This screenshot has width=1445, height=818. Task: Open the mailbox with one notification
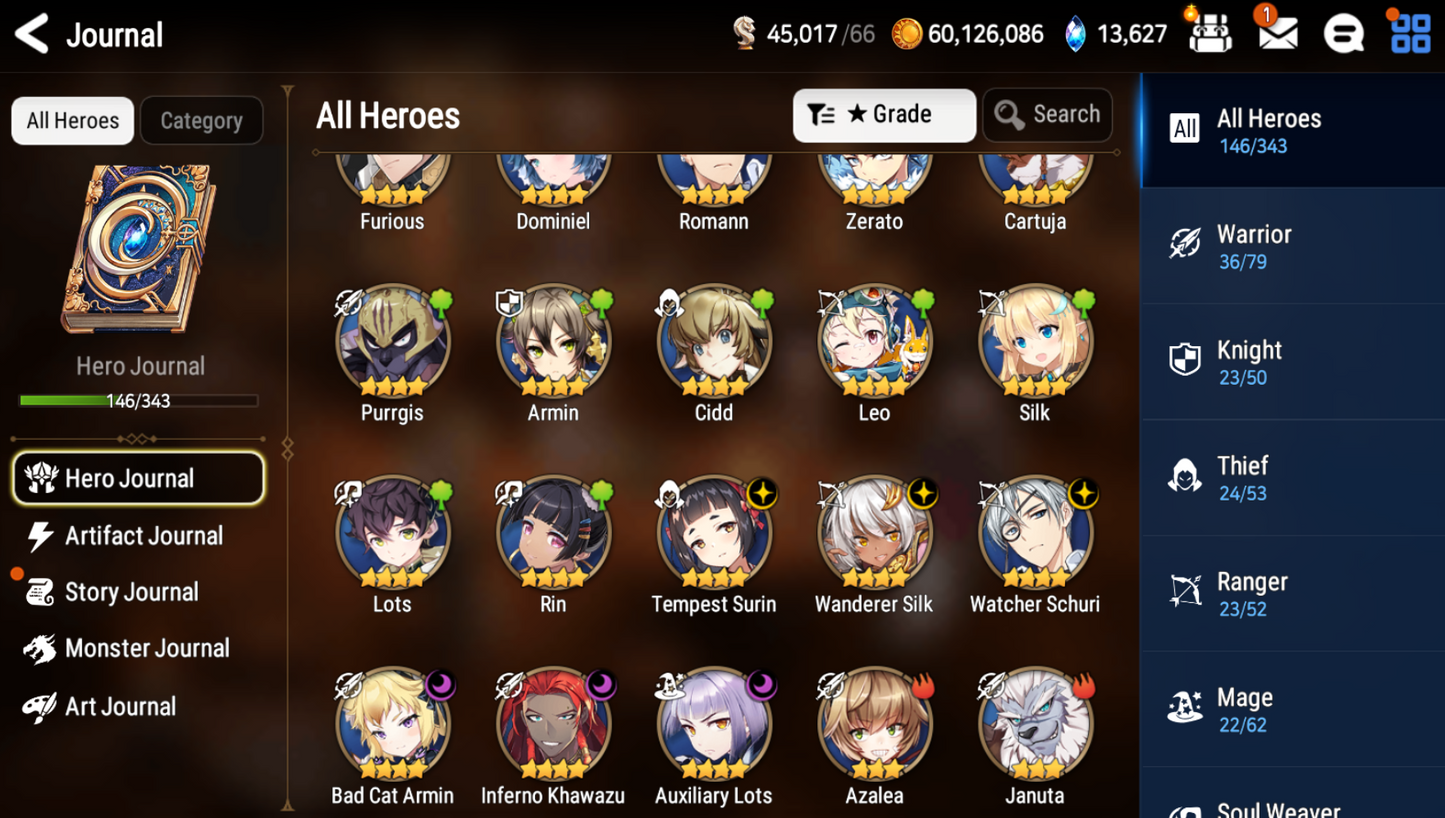(x=1277, y=34)
